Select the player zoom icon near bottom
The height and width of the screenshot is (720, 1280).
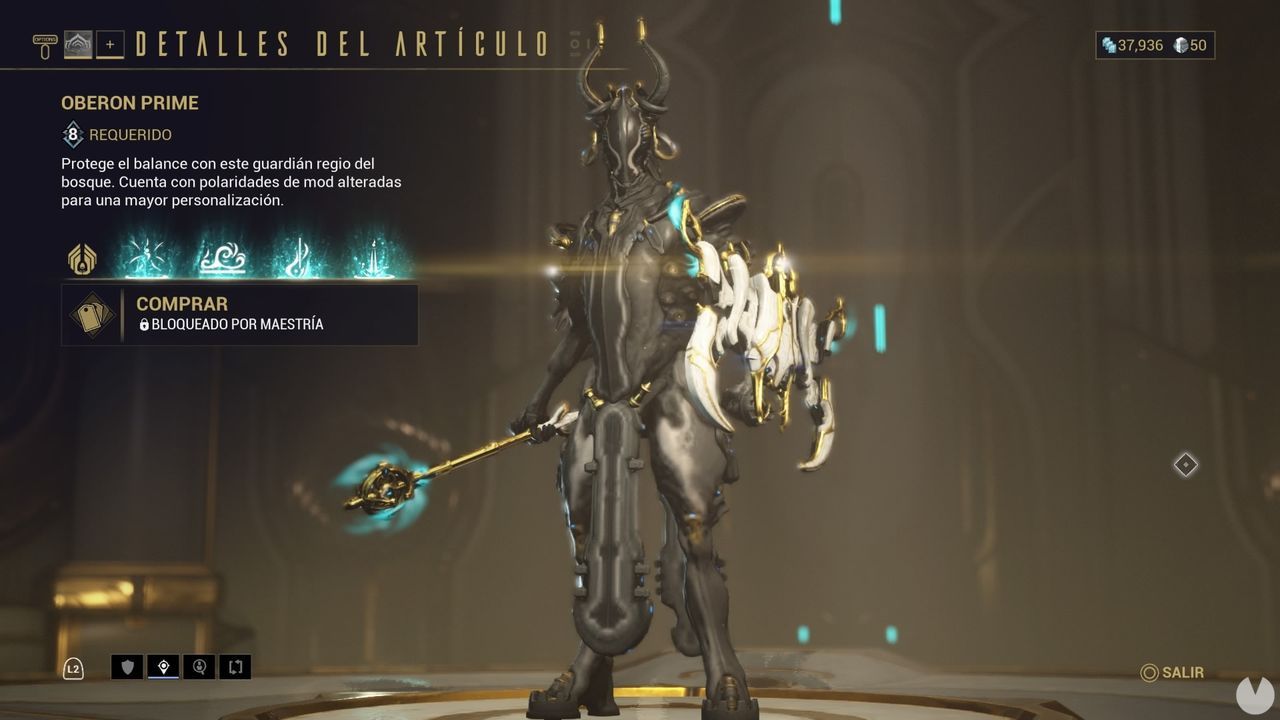199,667
